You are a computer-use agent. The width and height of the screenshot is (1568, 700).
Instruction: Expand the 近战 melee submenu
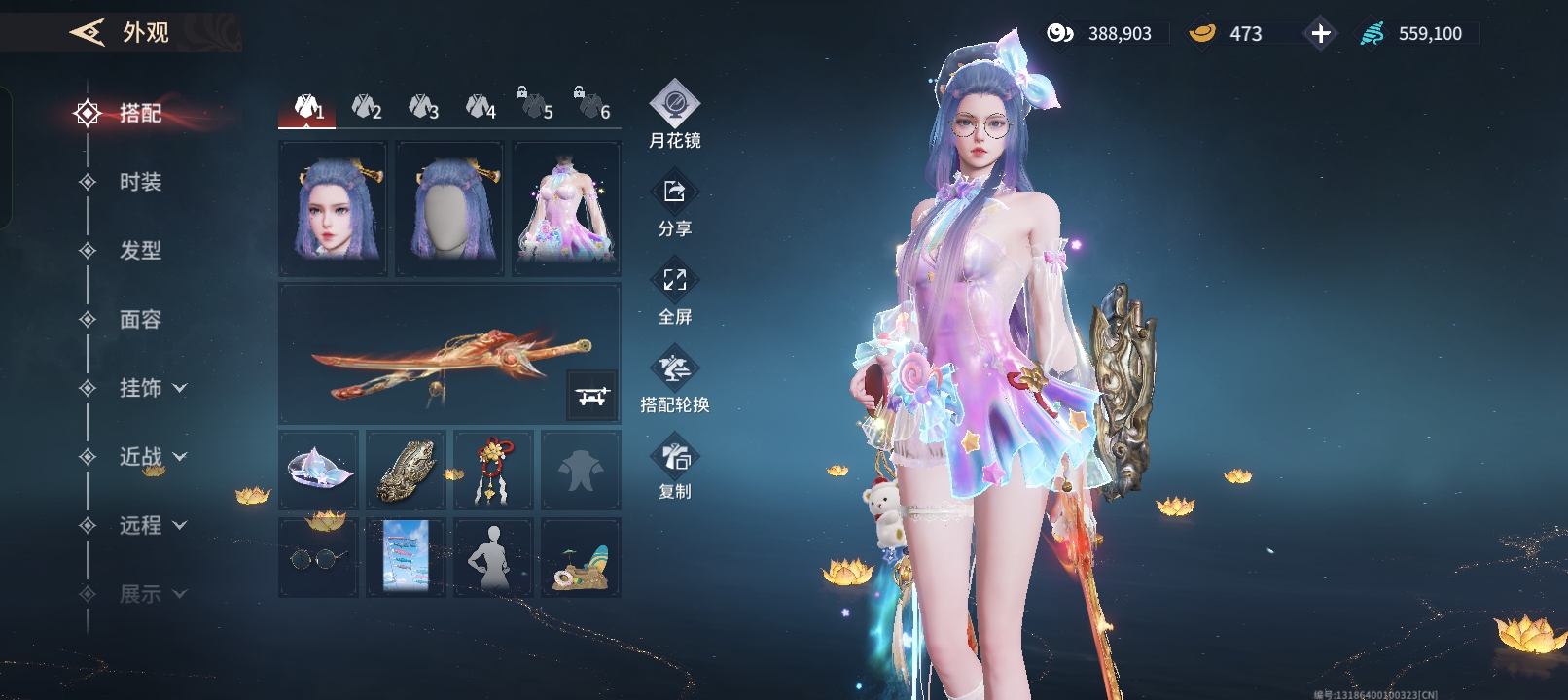click(152, 457)
